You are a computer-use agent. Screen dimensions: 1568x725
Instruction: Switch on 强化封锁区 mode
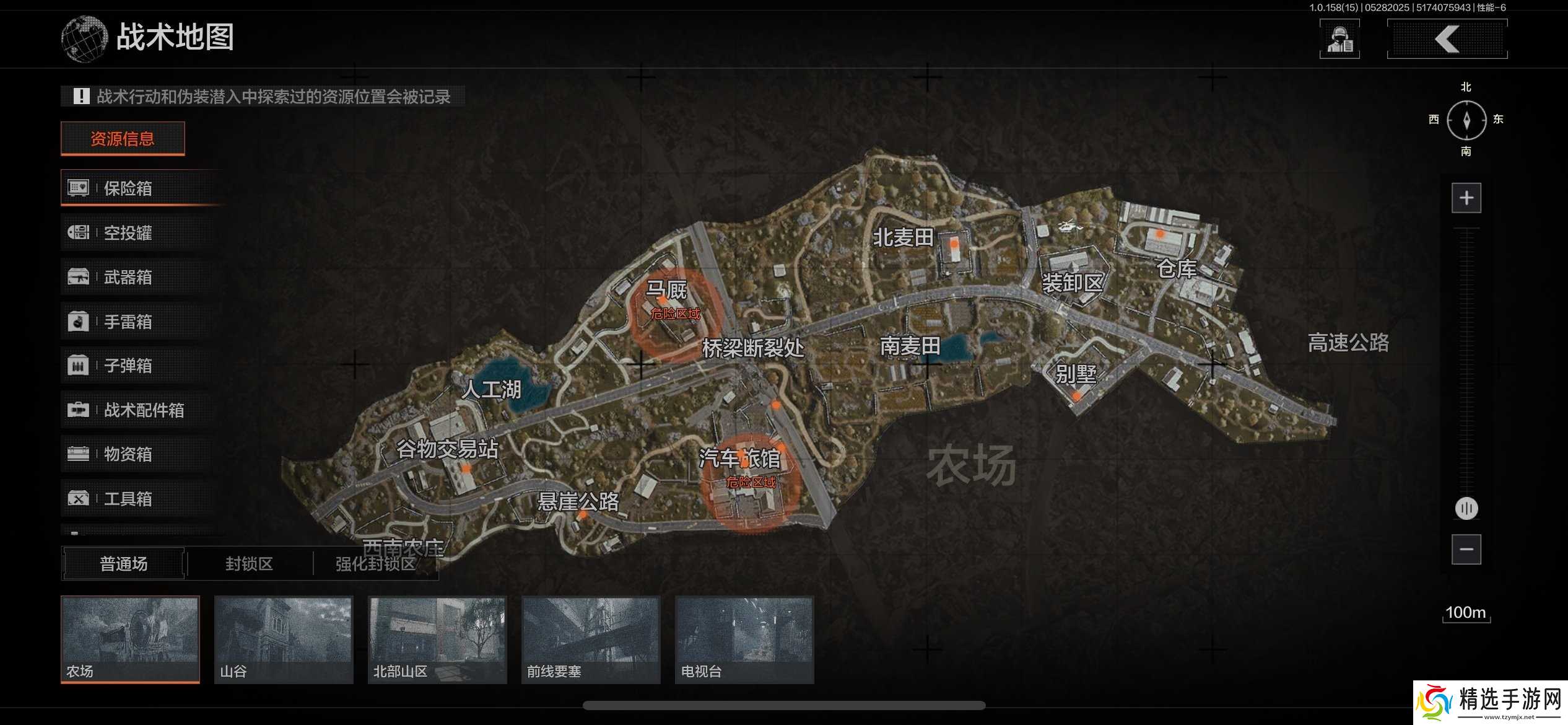click(377, 565)
